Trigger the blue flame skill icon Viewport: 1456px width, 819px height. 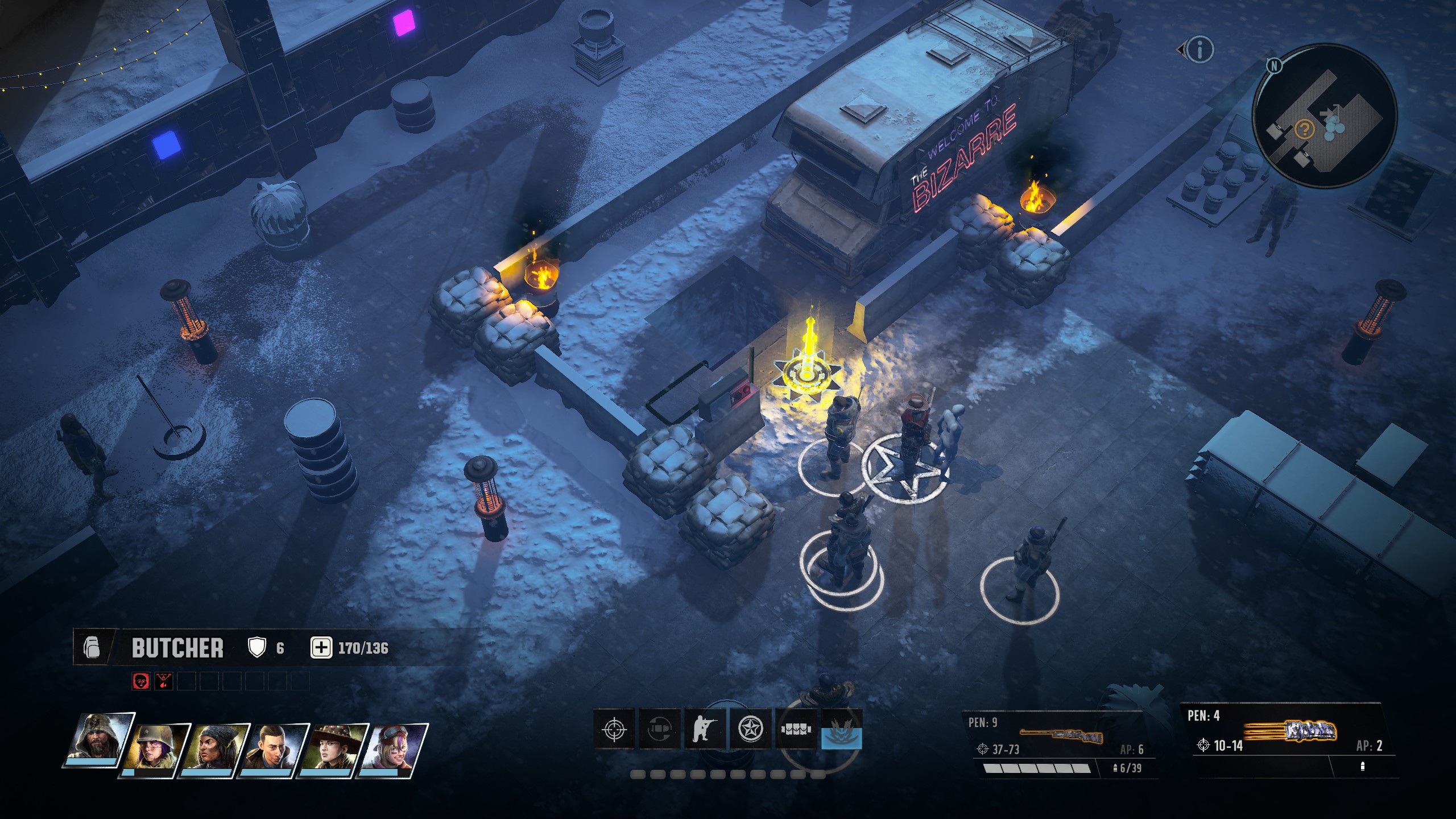point(842,729)
